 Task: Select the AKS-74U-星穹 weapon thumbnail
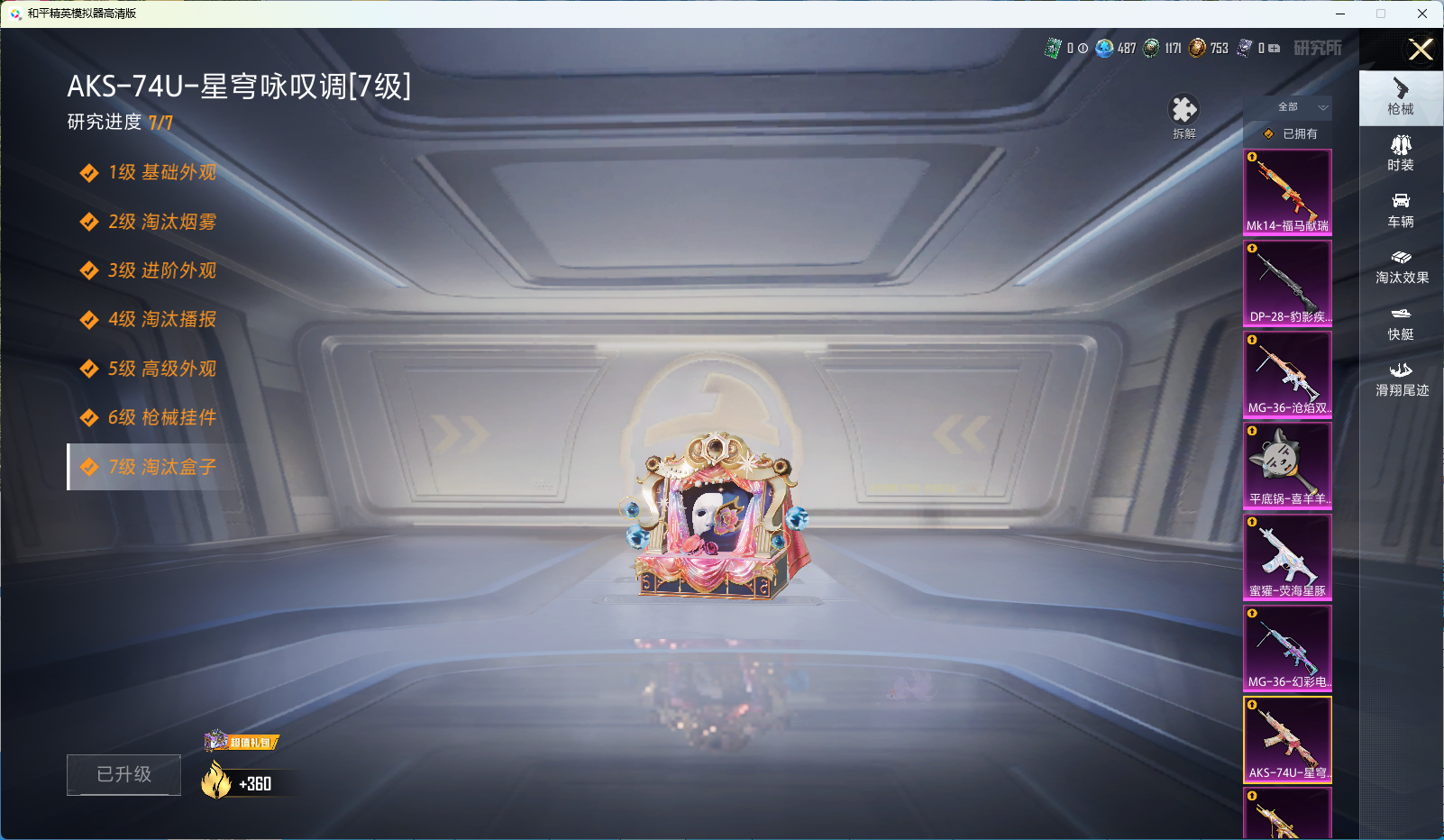(x=1287, y=739)
